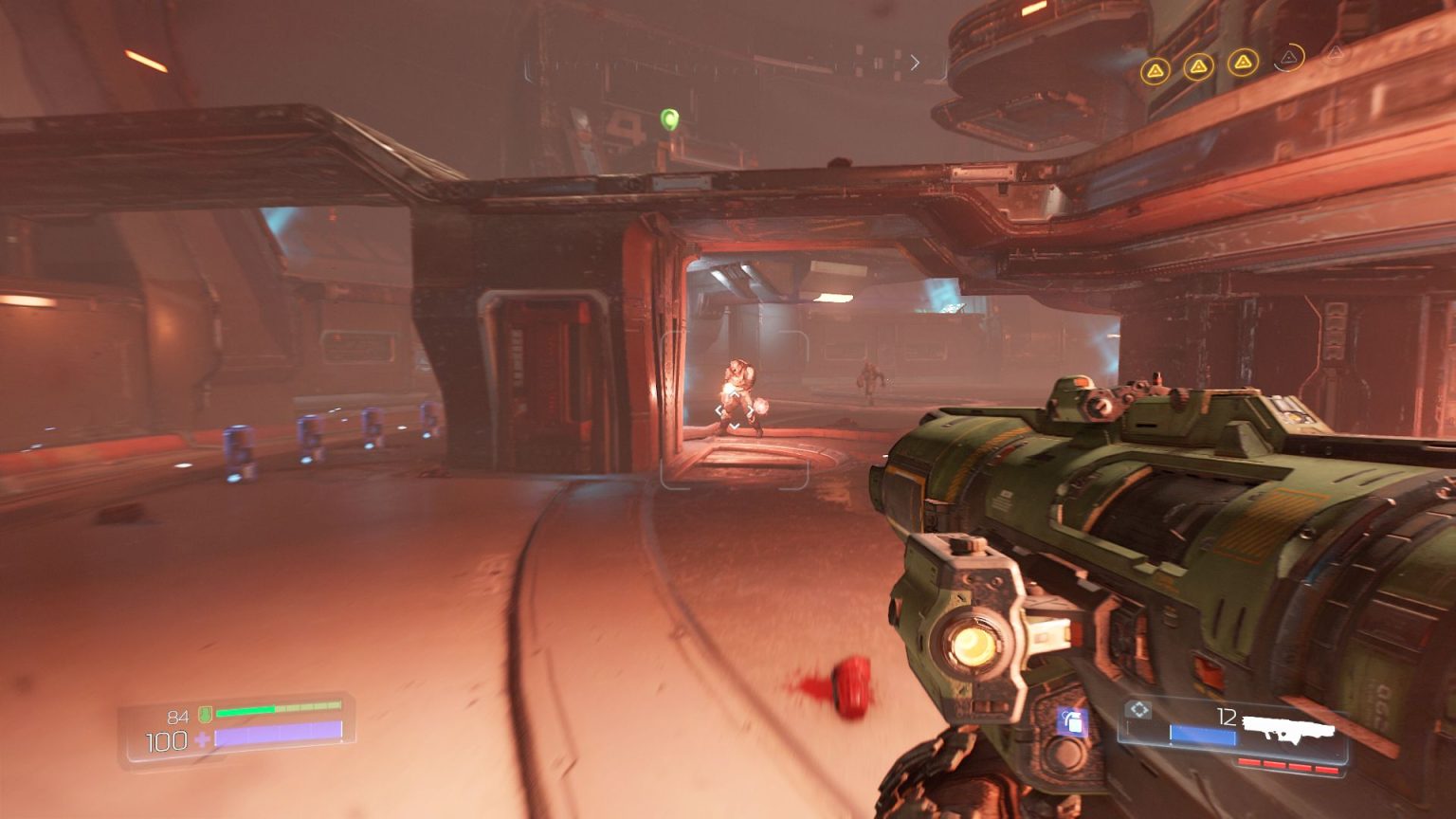Toggle the last red fuel pip indicator
Image resolution: width=1456 pixels, height=819 pixels.
click(x=1326, y=767)
